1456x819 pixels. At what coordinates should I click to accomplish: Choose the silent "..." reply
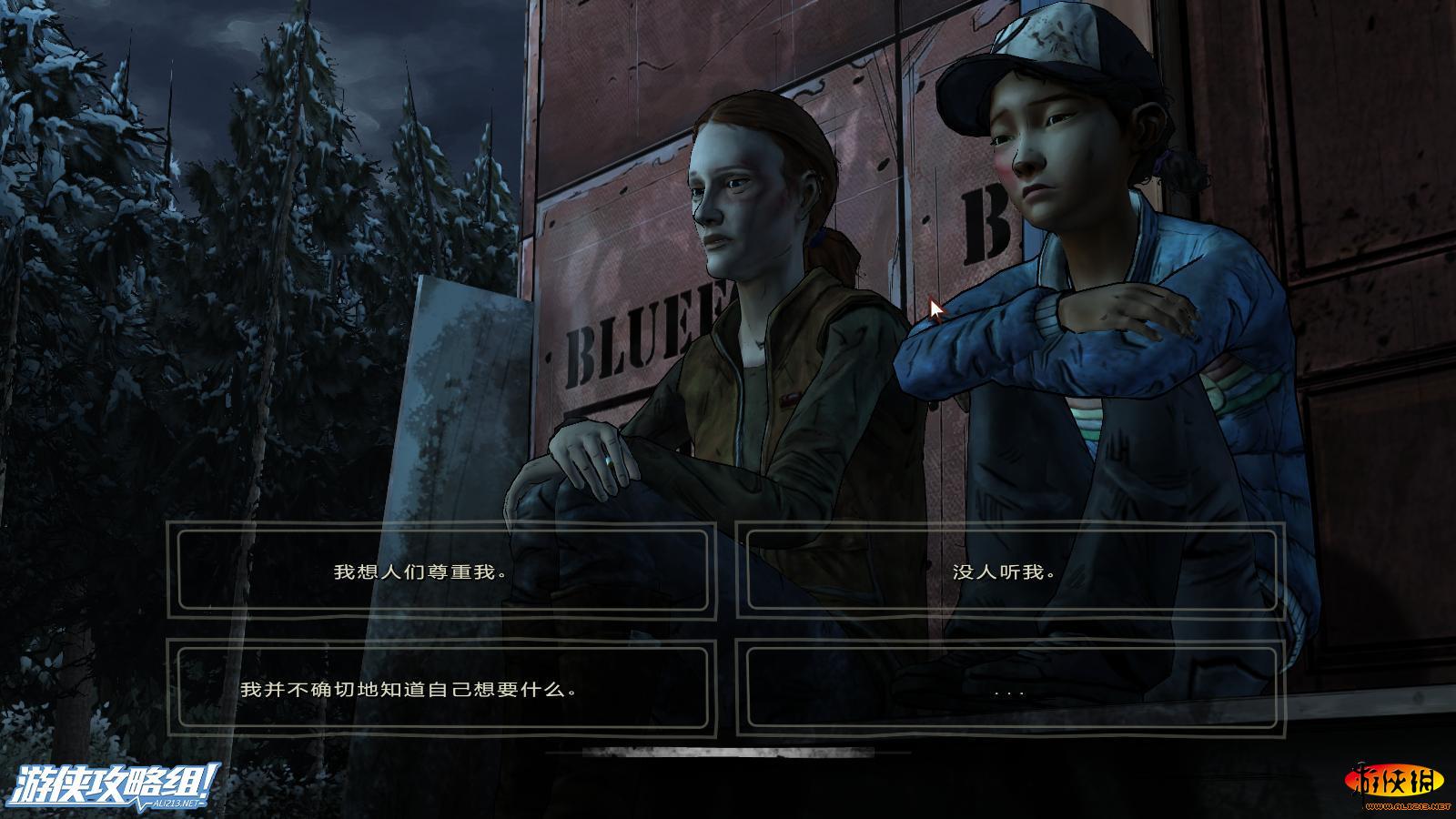click(x=1009, y=689)
